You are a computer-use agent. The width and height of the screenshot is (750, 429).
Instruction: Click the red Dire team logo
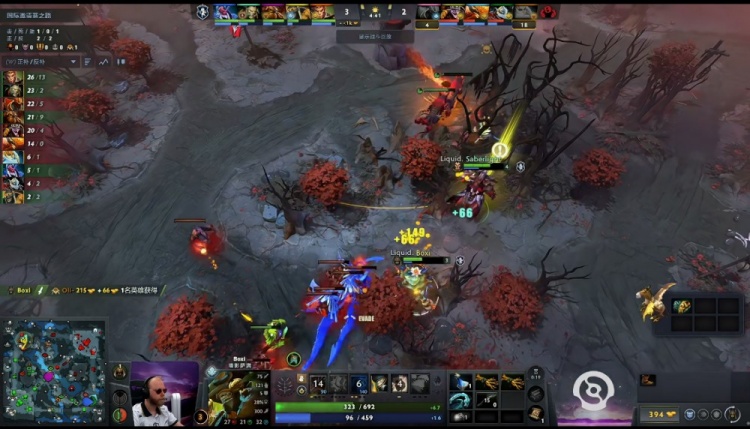pyautogui.click(x=549, y=12)
